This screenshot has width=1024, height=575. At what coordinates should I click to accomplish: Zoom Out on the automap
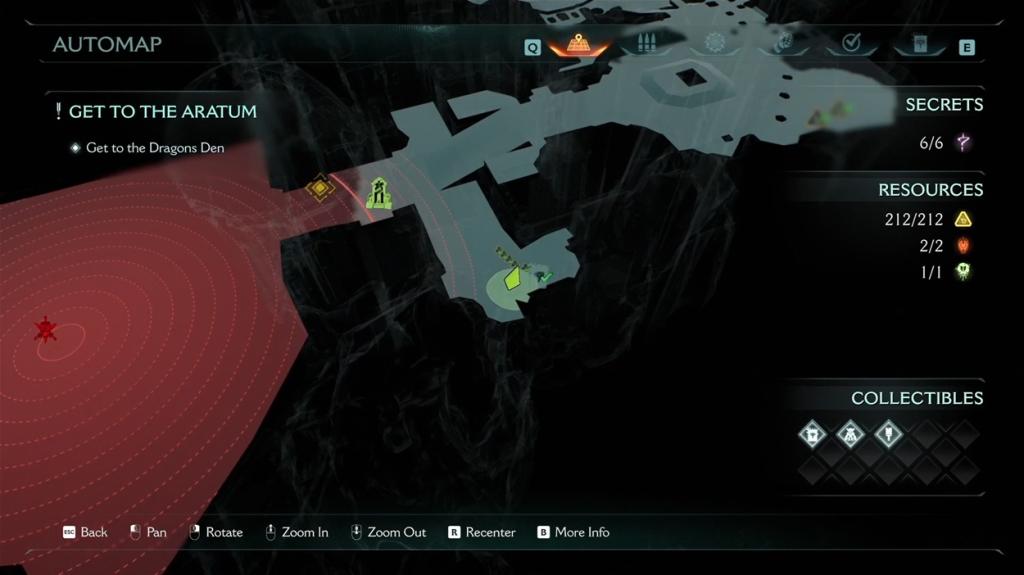388,532
